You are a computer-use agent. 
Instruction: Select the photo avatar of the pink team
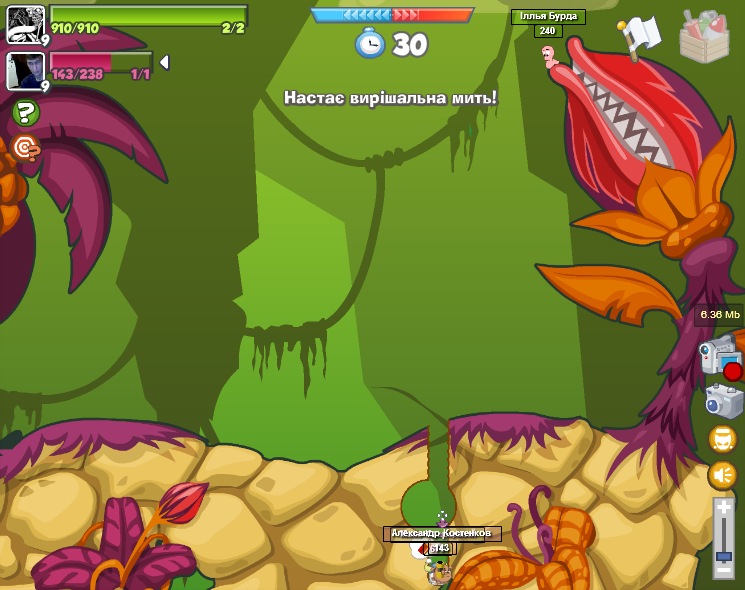point(25,70)
